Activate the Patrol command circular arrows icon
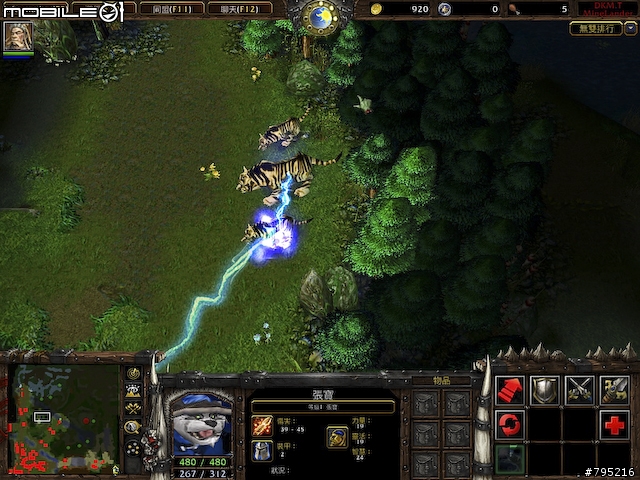The width and height of the screenshot is (640, 480). [509, 426]
